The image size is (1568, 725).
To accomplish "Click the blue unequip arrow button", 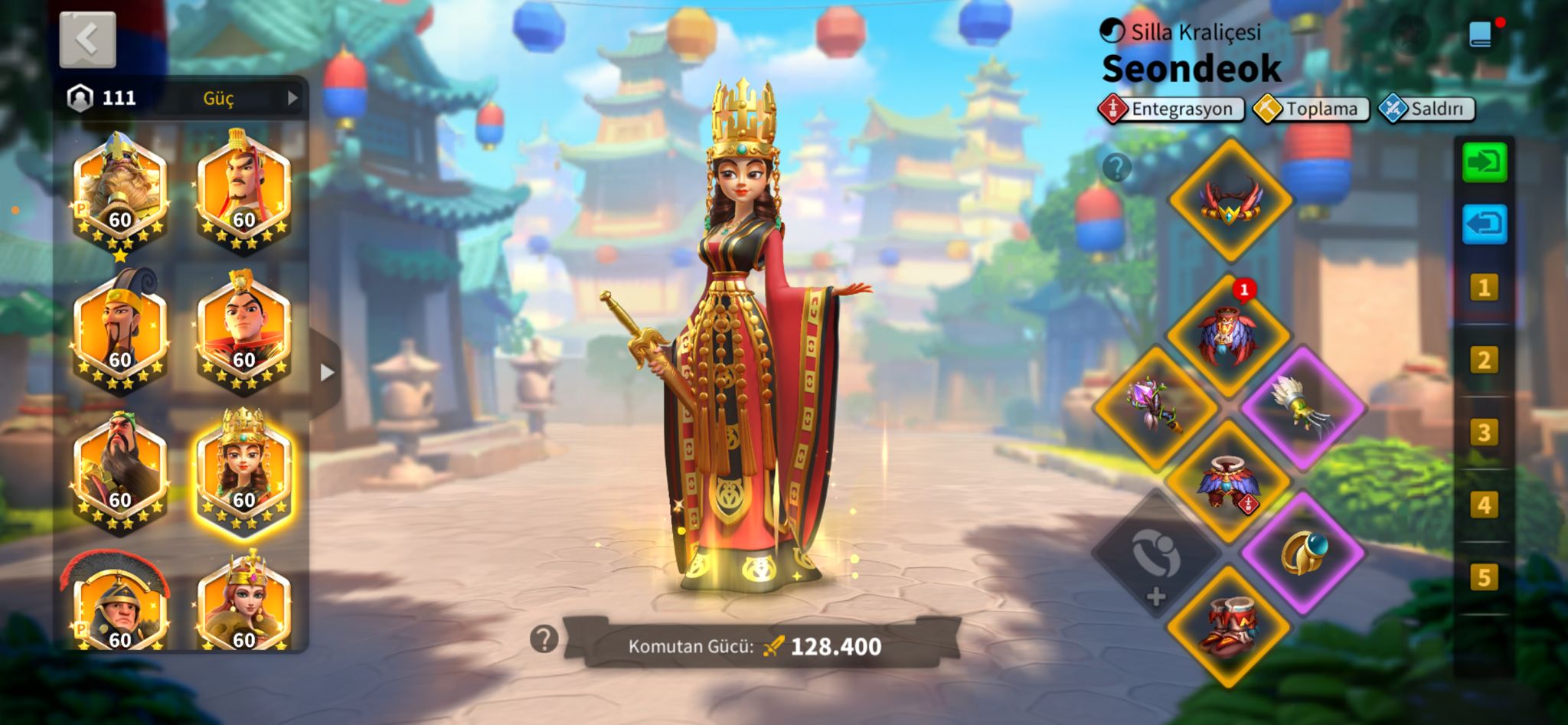I will (x=1485, y=224).
